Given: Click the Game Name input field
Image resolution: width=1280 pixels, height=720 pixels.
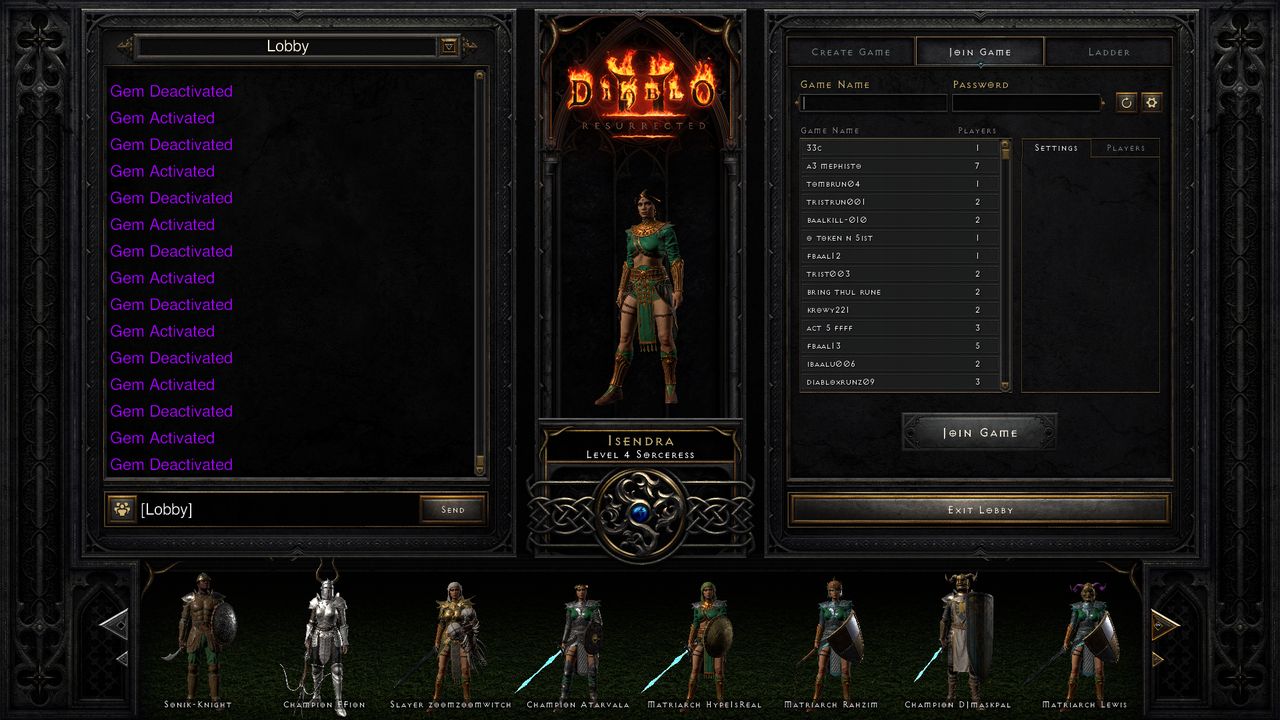Looking at the screenshot, I should (x=873, y=102).
